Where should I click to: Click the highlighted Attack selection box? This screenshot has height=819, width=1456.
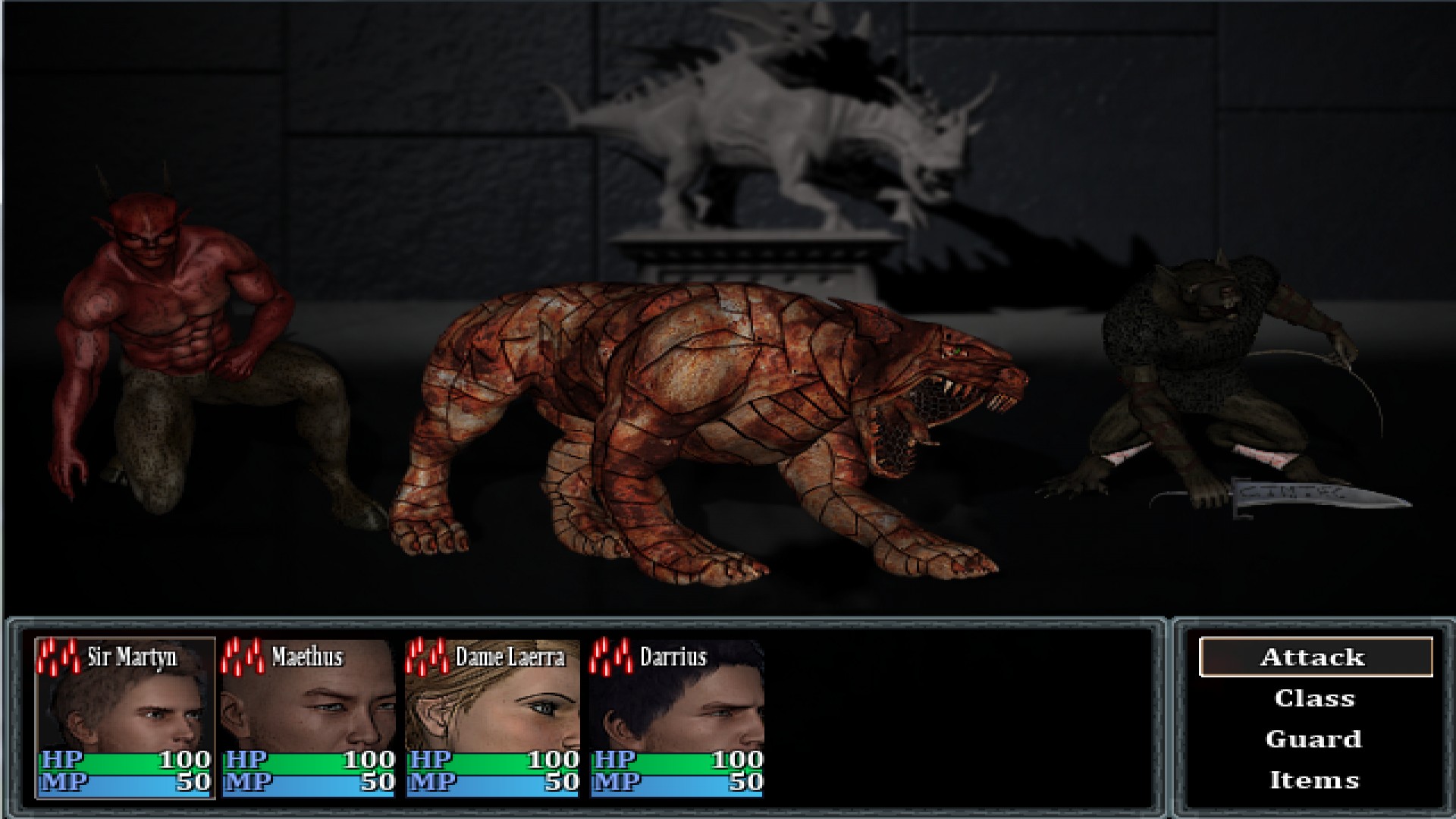[x=1314, y=657]
